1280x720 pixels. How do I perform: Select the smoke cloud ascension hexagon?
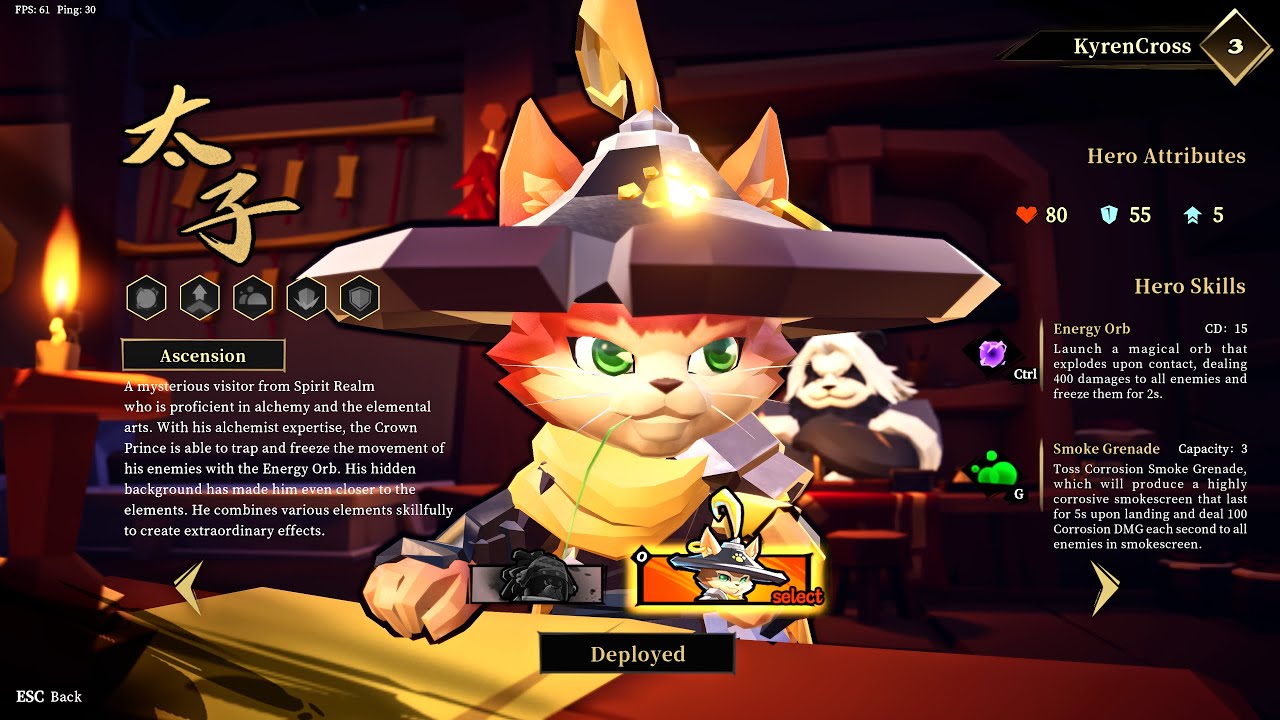point(253,298)
